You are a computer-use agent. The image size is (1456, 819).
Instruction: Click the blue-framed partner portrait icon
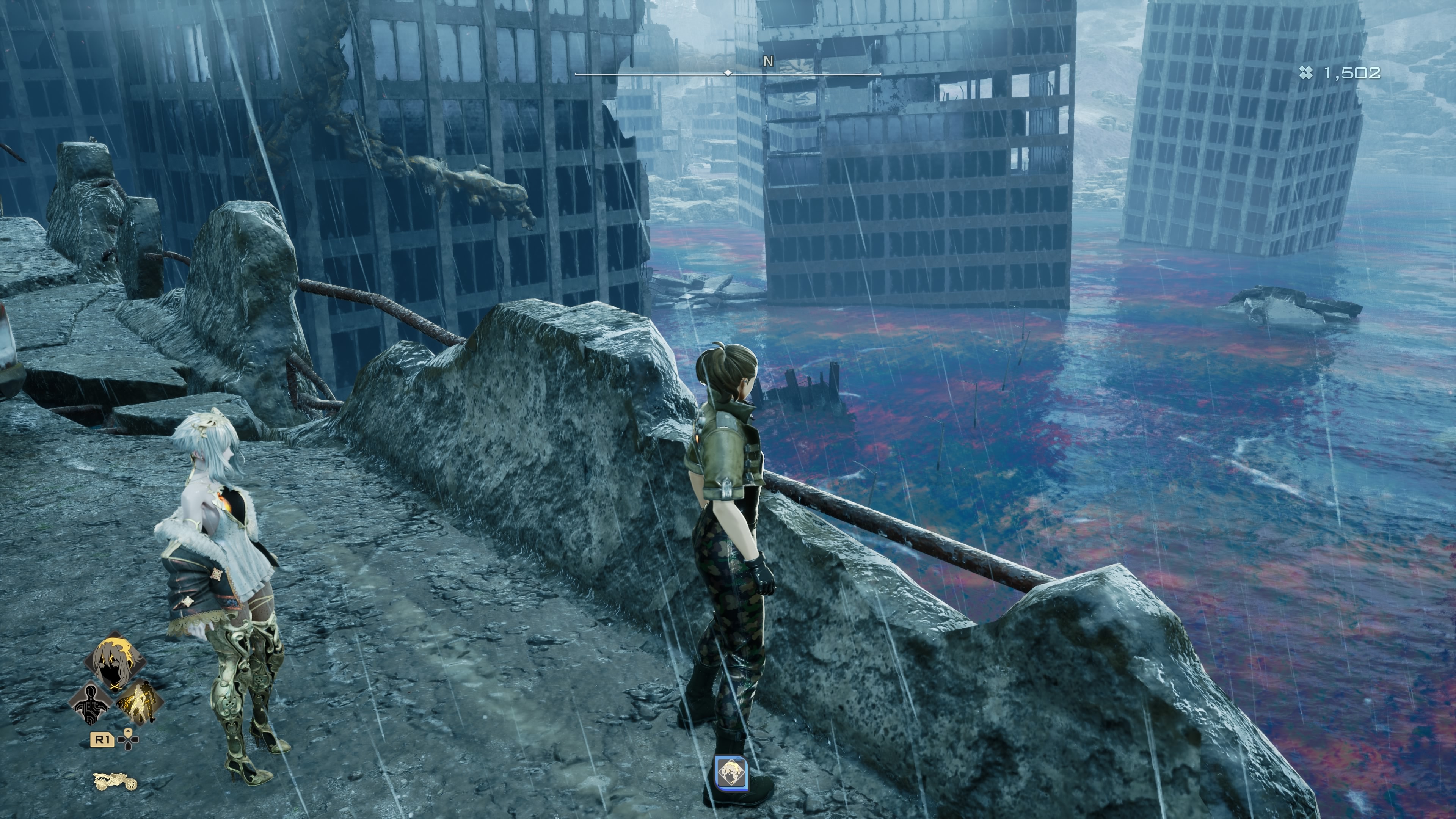(731, 773)
